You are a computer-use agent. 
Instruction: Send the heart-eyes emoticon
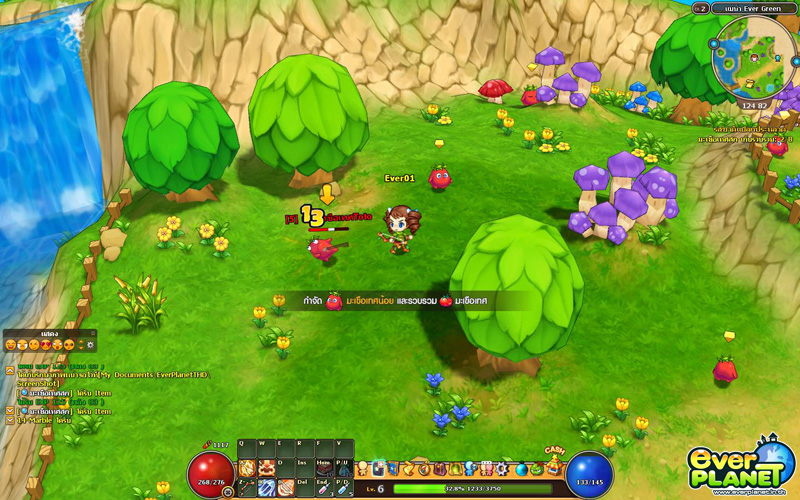click(46, 345)
